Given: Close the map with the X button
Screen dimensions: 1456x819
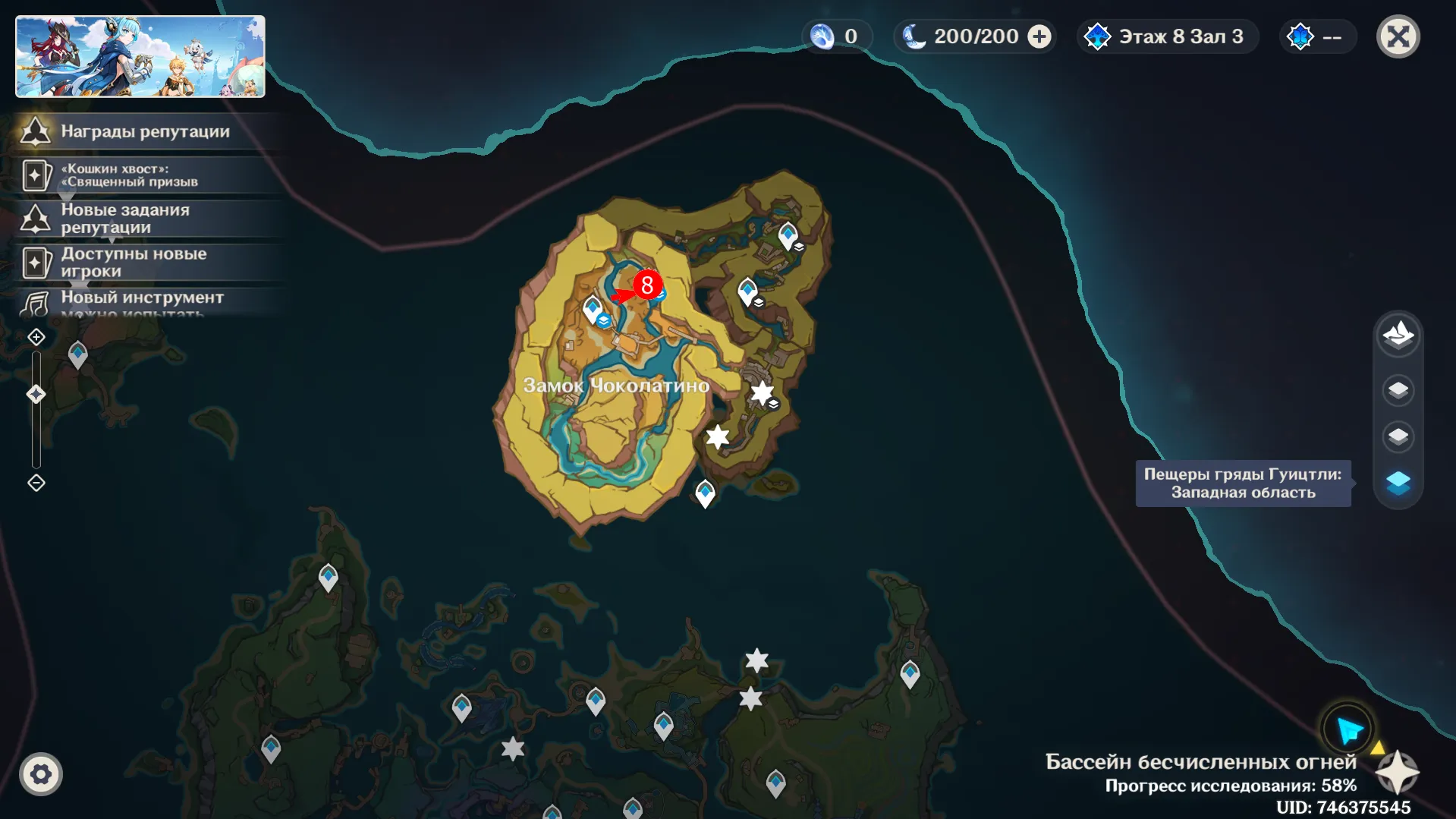Looking at the screenshot, I should (x=1398, y=36).
